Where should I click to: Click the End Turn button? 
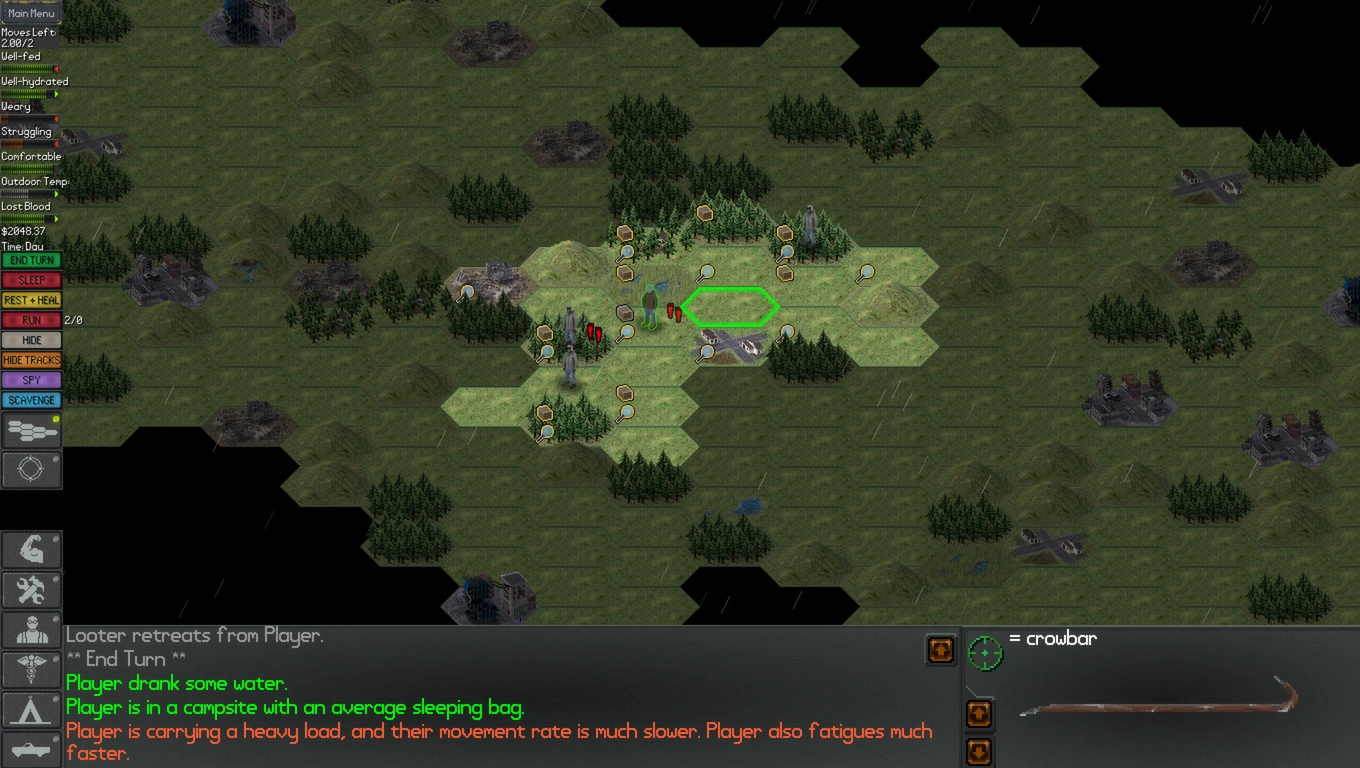pos(31,260)
